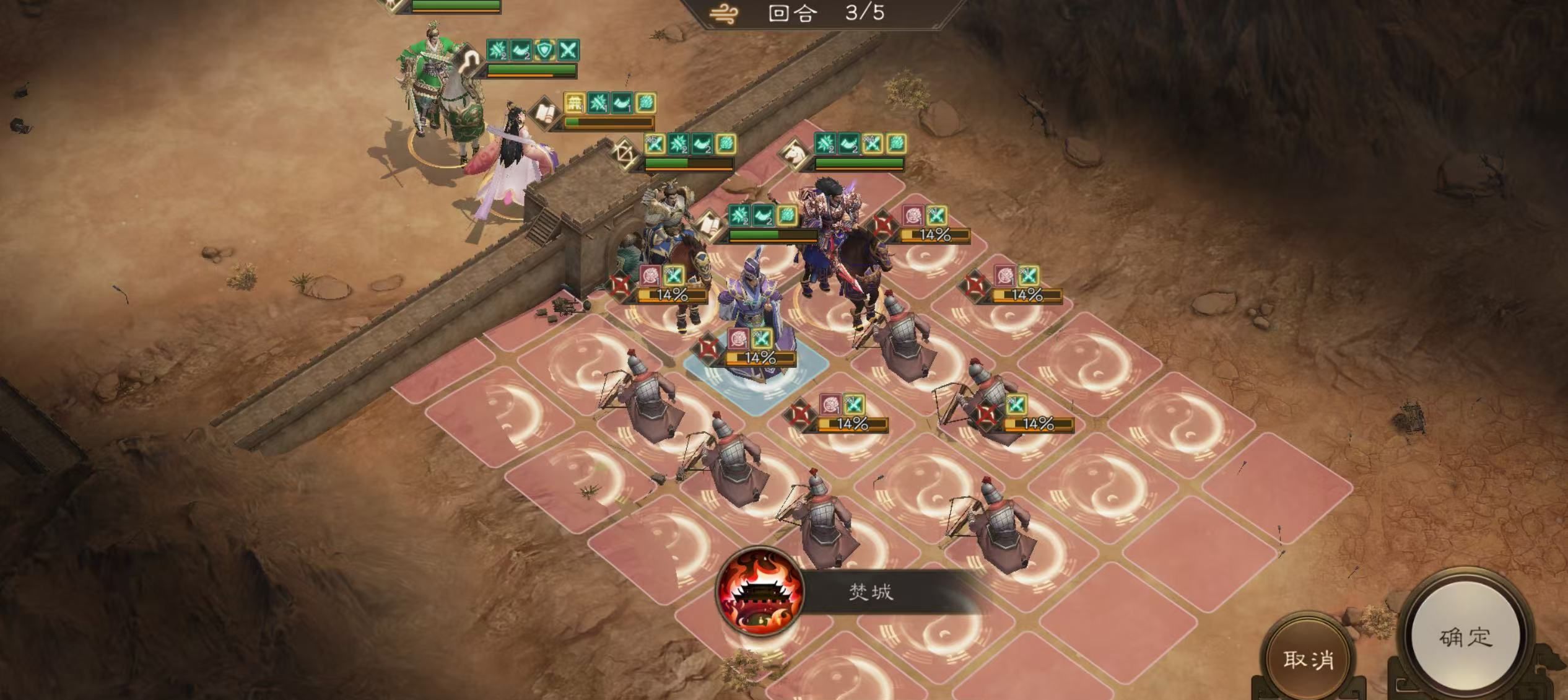Click the pink seal debuff icon marked 1

tap(738, 339)
